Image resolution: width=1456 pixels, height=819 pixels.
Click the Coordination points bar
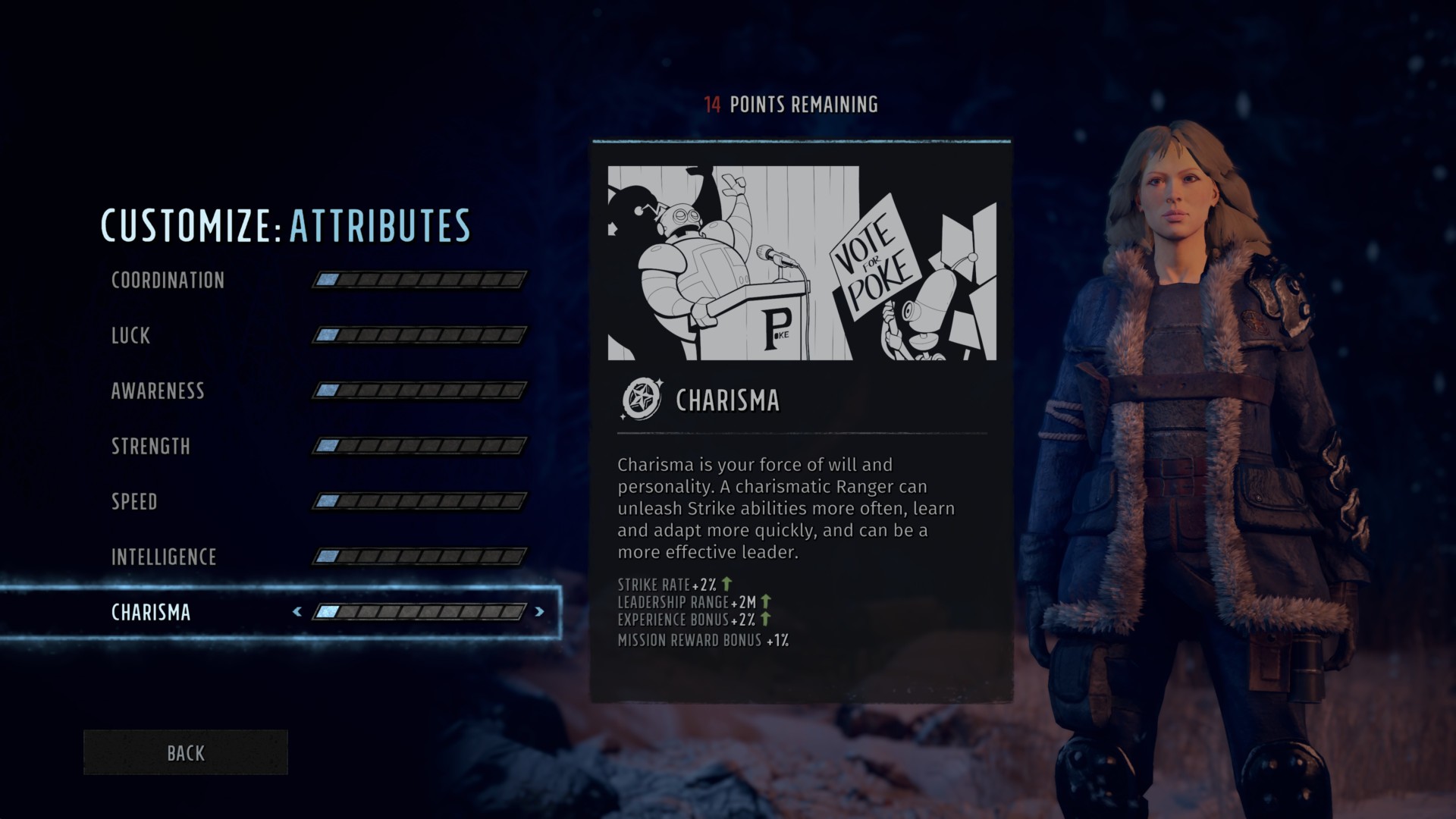click(x=419, y=280)
